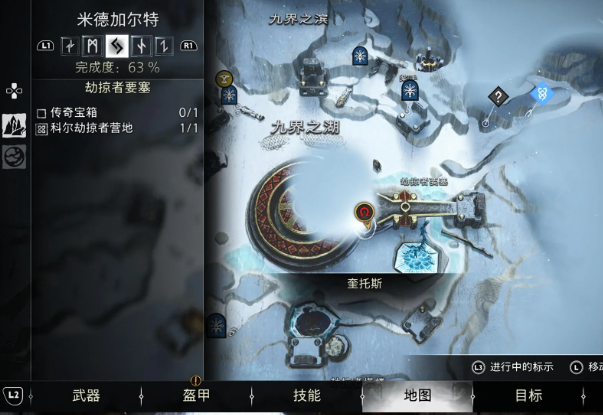
Task: Click the red 奎托斯 player marker
Action: [x=365, y=212]
